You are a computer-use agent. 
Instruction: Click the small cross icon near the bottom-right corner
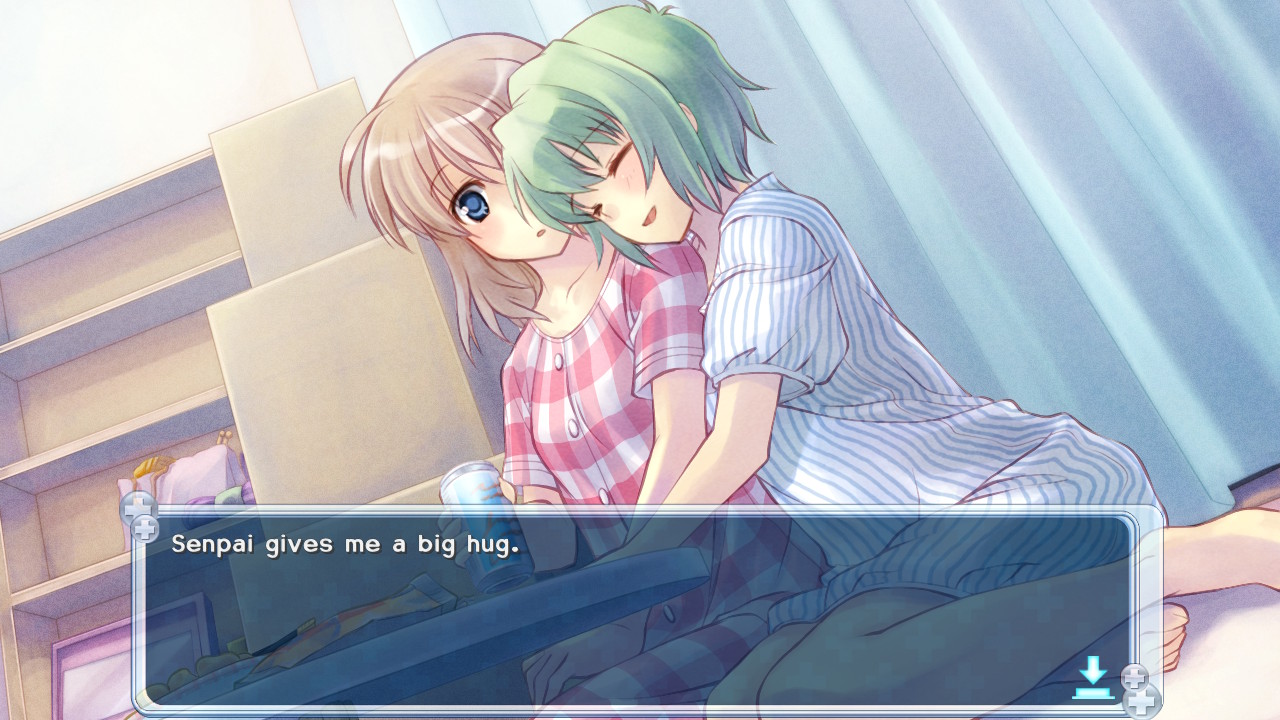pyautogui.click(x=1135, y=676)
